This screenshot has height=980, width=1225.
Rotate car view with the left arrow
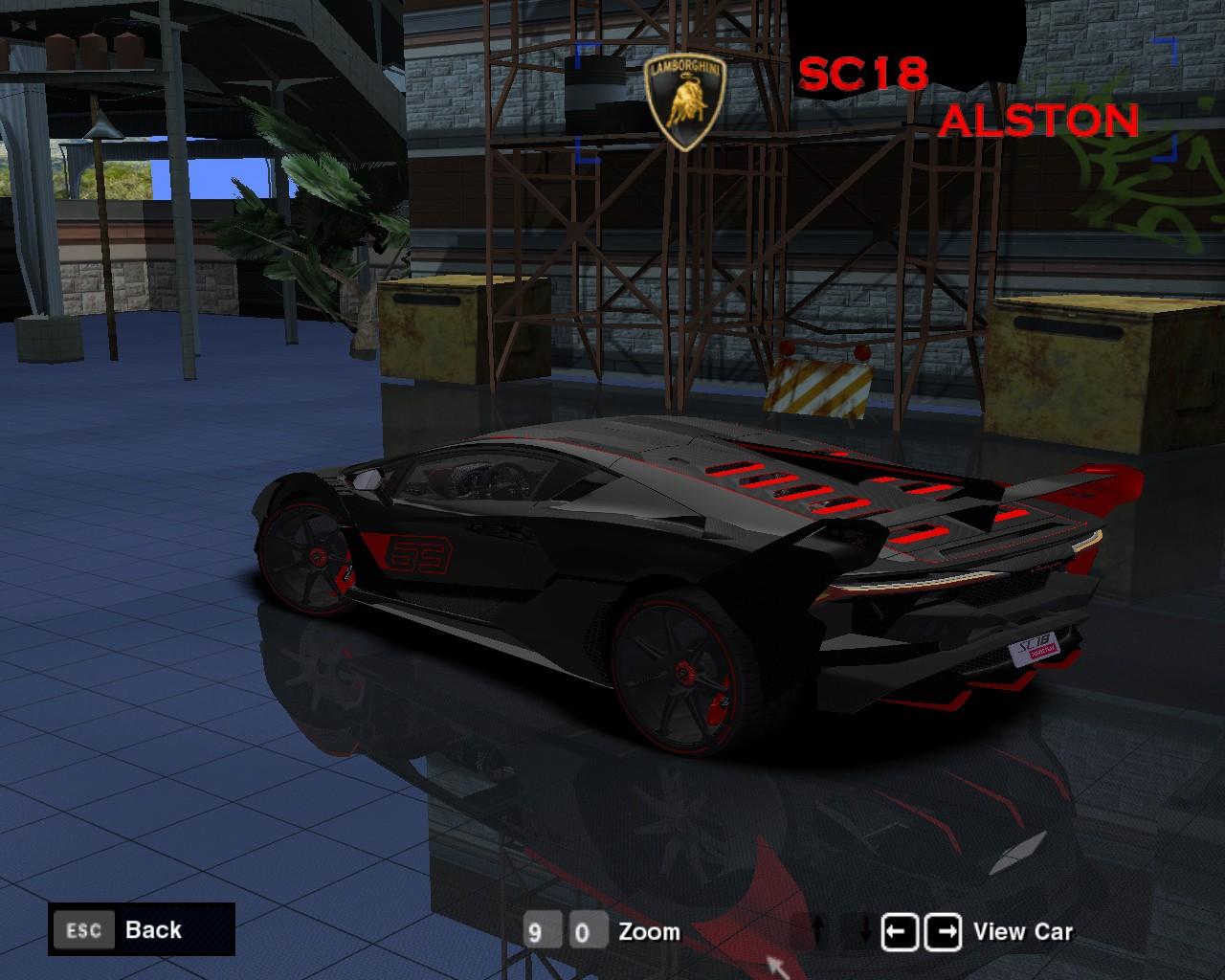900,931
